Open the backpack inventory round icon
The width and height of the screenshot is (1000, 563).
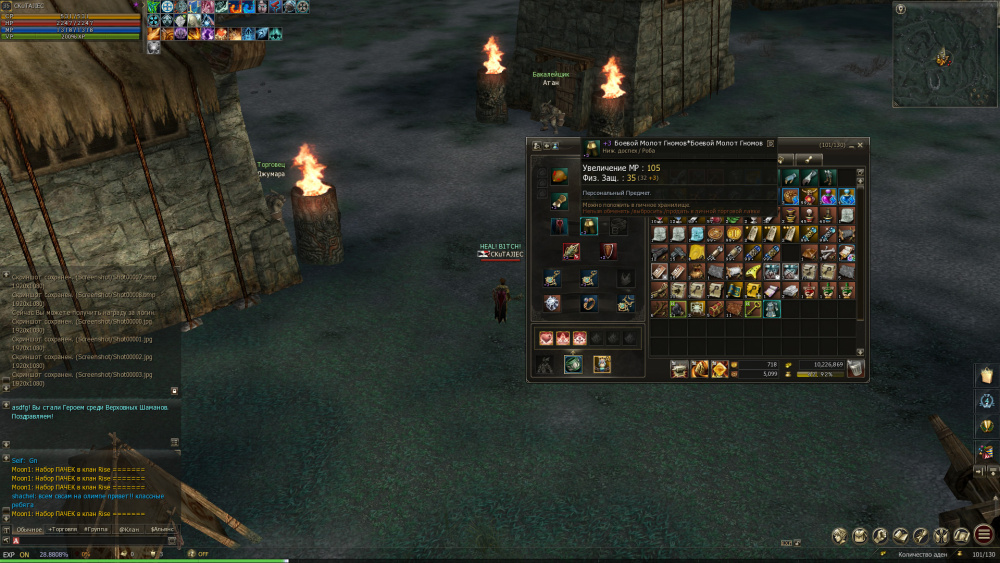[x=860, y=535]
